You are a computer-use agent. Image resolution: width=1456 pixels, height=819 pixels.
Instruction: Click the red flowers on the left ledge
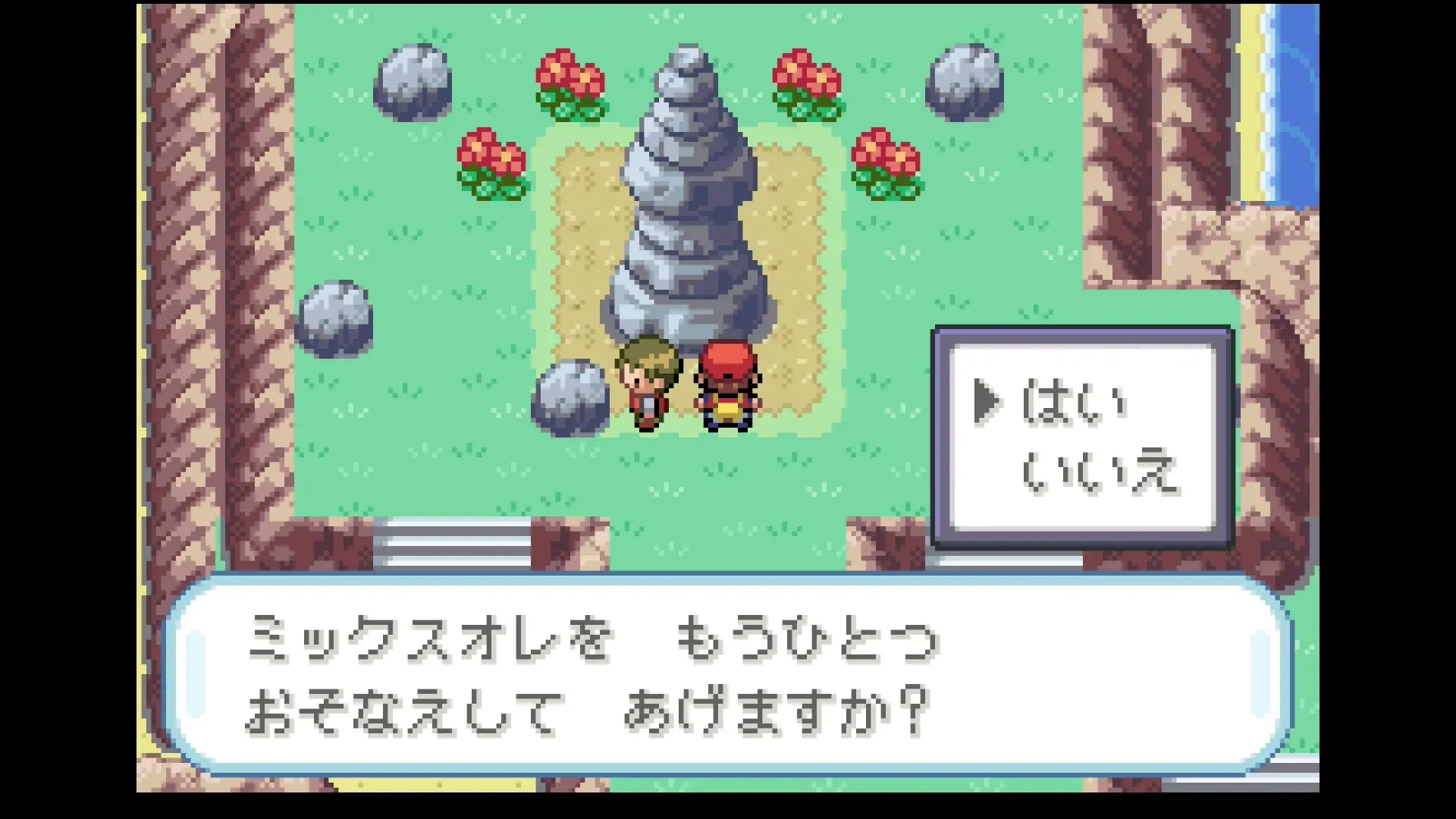tap(493, 163)
